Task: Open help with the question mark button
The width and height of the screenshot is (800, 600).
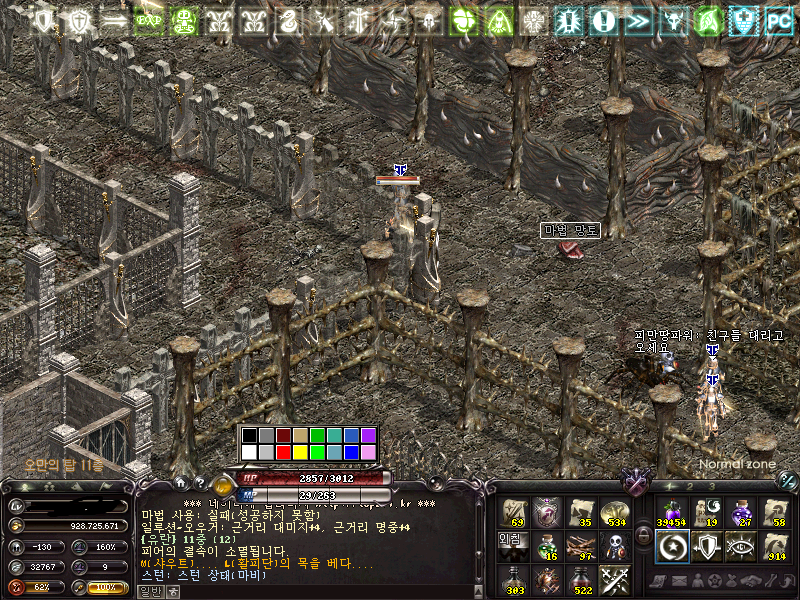Action: (200, 483)
